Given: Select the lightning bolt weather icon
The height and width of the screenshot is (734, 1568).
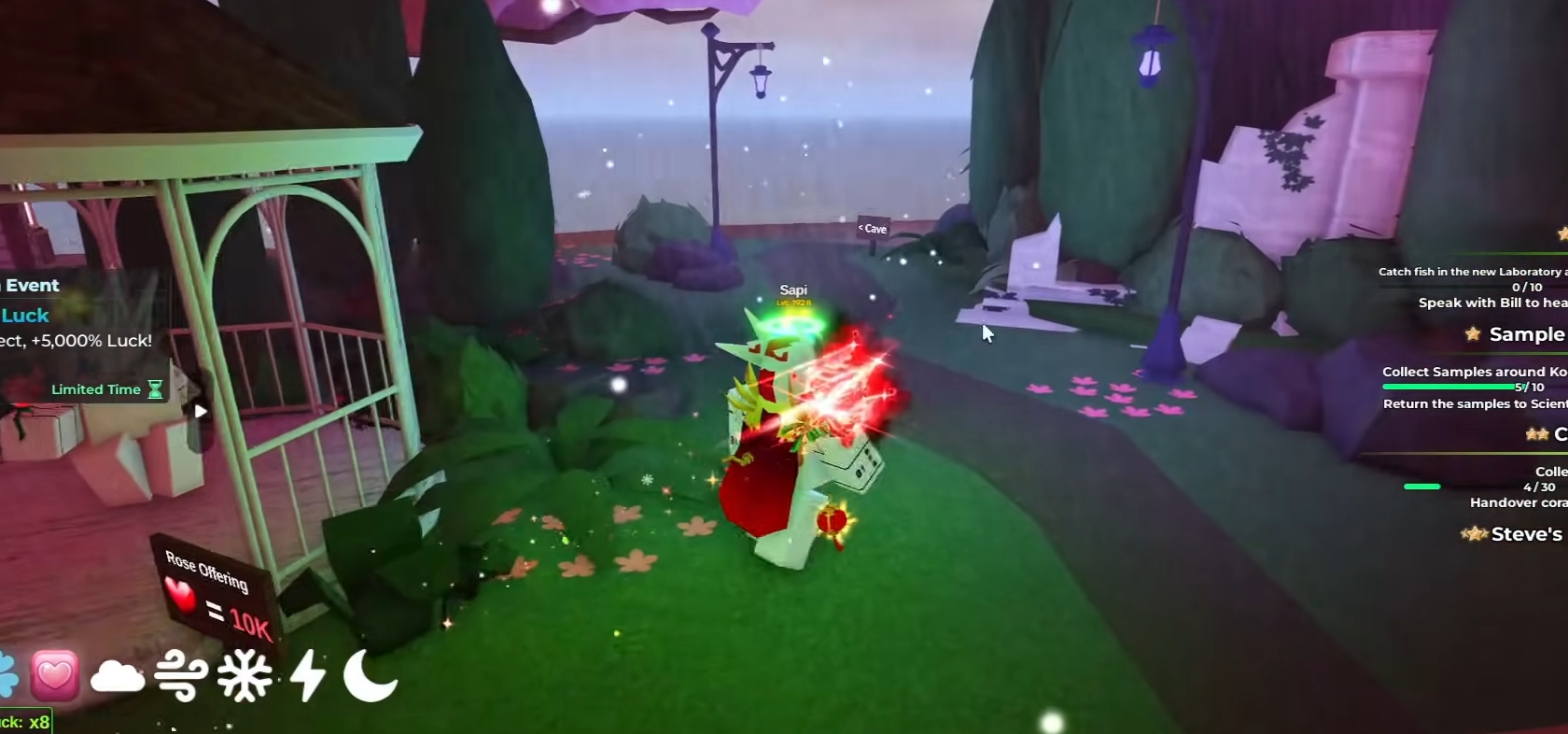Looking at the screenshot, I should click(x=308, y=675).
